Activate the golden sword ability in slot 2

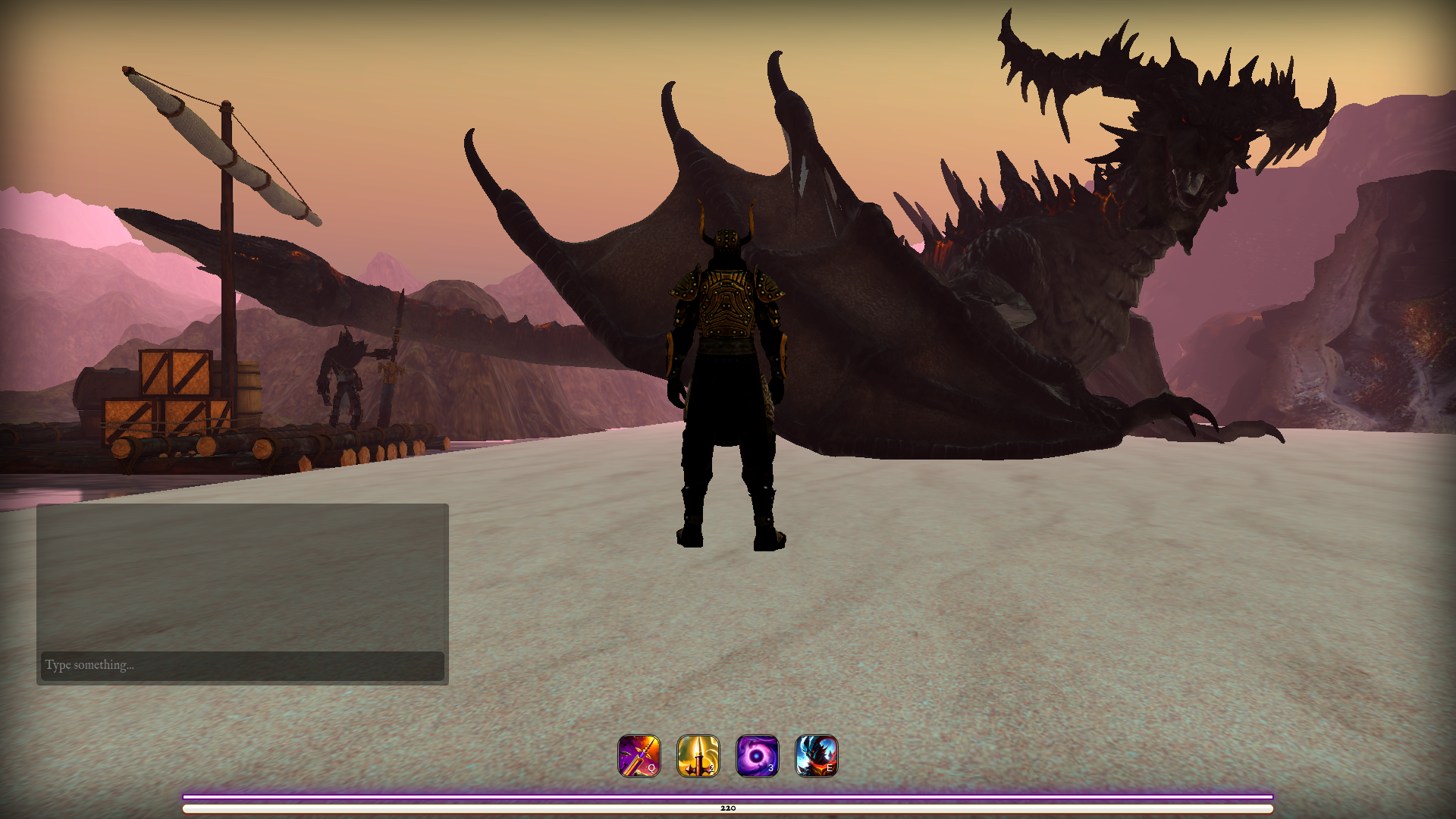(x=698, y=756)
